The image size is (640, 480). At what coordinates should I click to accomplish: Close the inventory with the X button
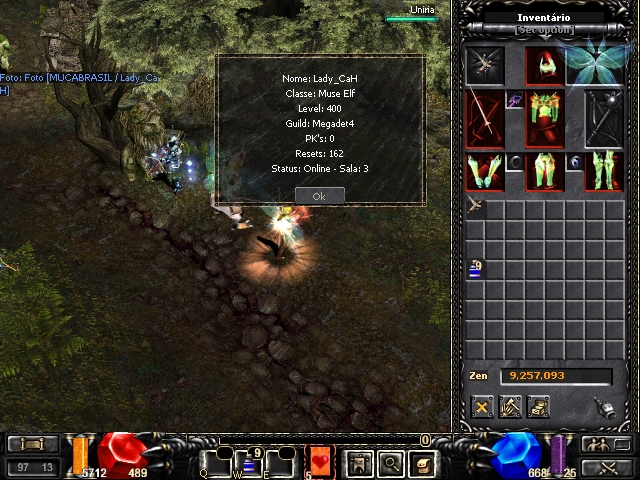[x=482, y=406]
